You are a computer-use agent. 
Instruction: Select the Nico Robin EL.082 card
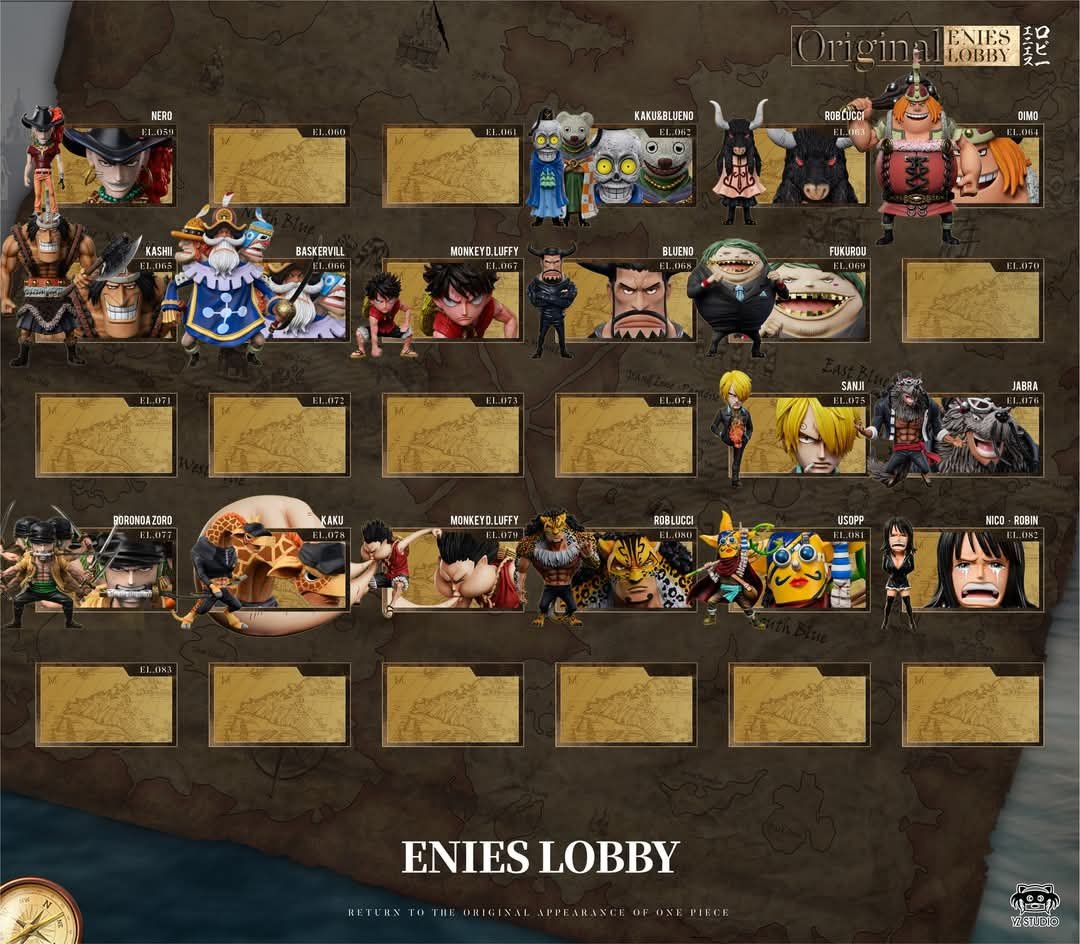click(980, 570)
